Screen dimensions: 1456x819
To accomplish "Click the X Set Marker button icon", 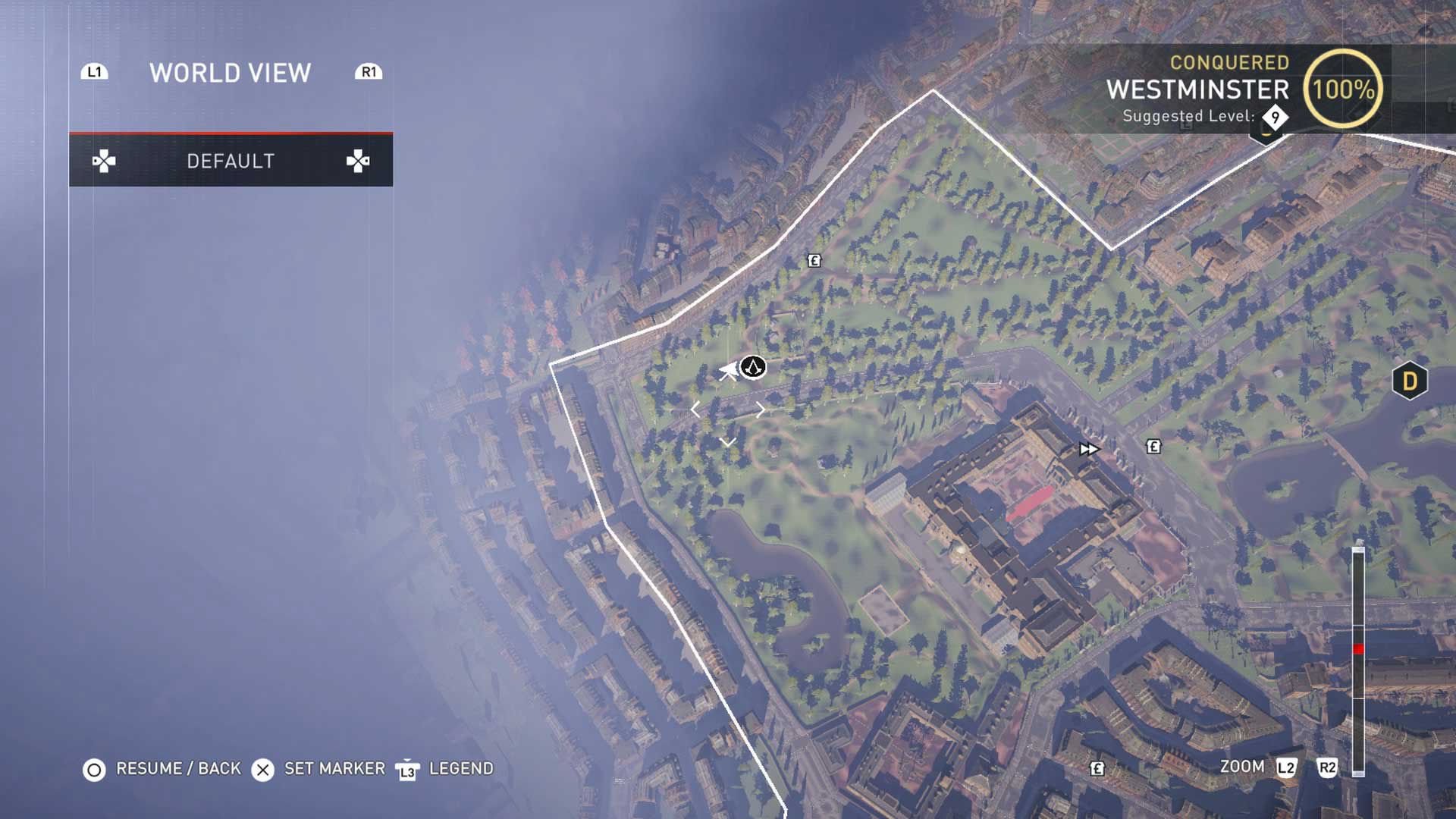I will (263, 768).
